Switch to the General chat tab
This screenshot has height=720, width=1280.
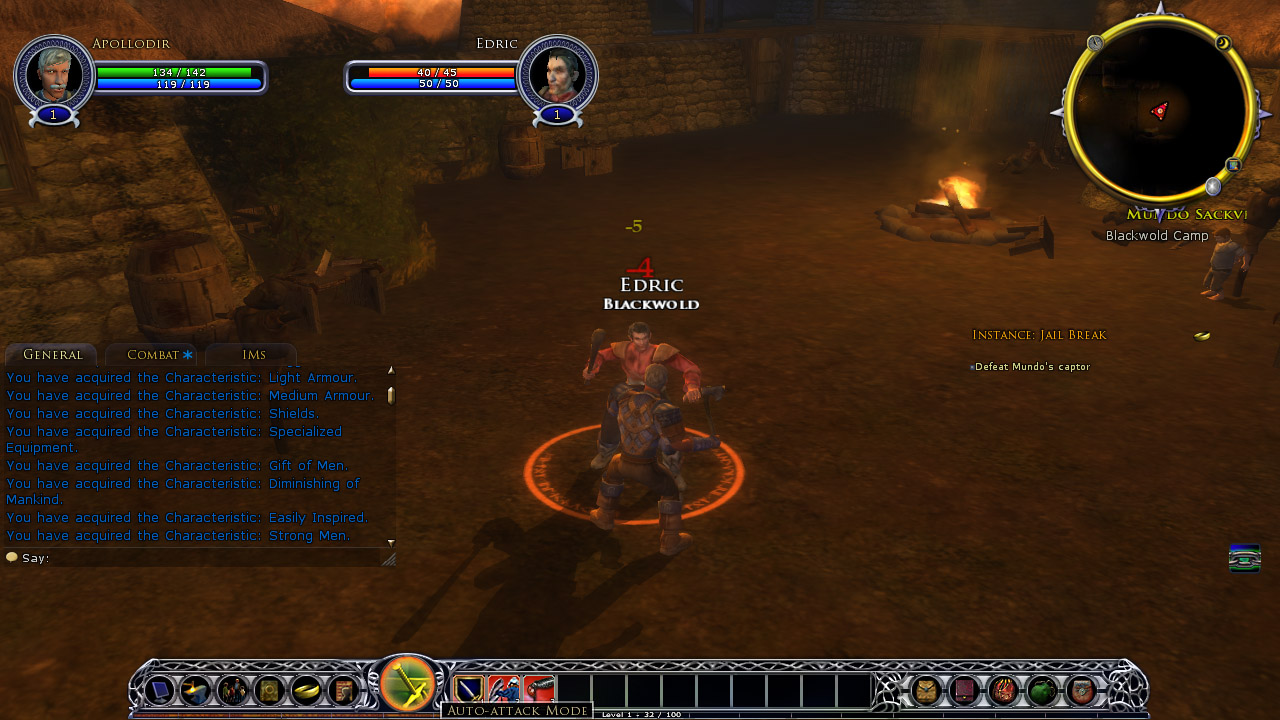point(52,355)
